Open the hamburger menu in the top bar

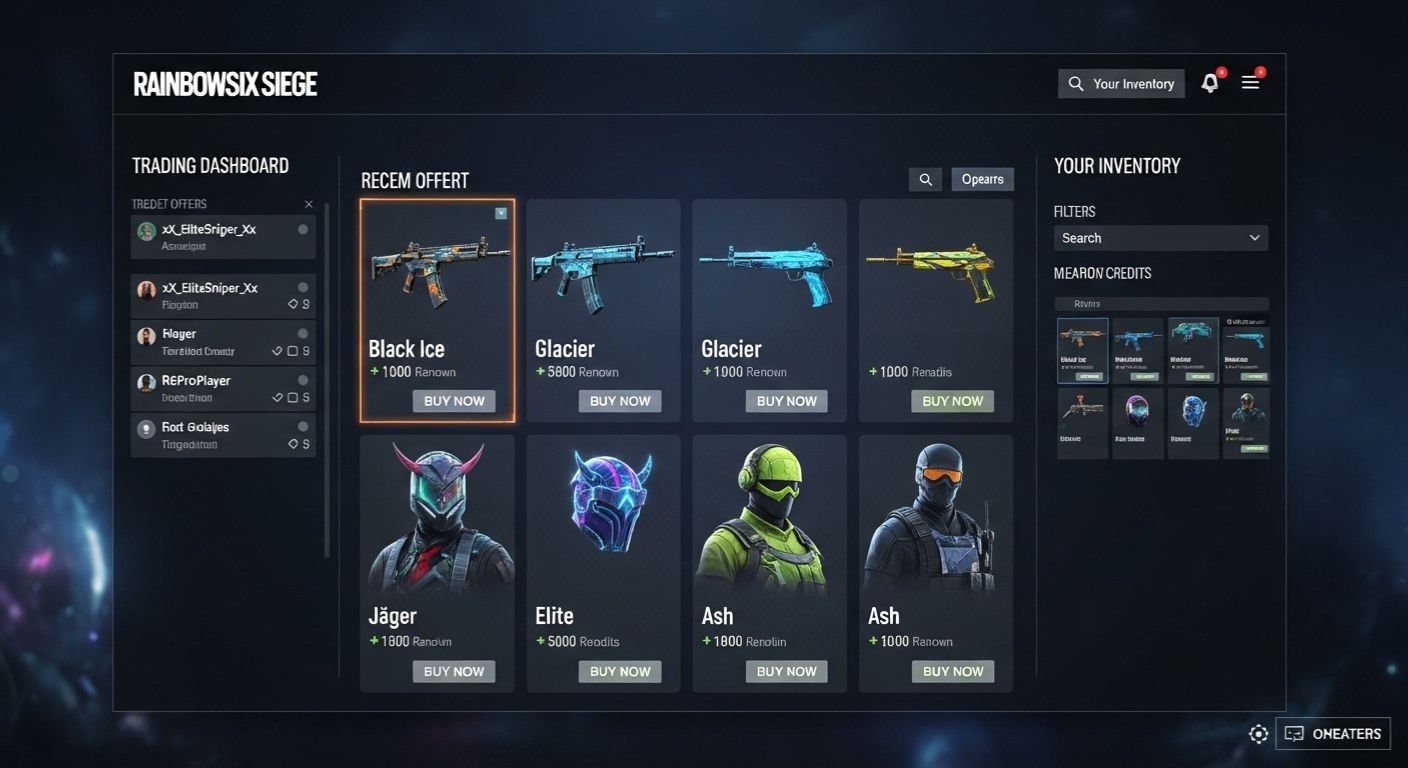click(1250, 83)
